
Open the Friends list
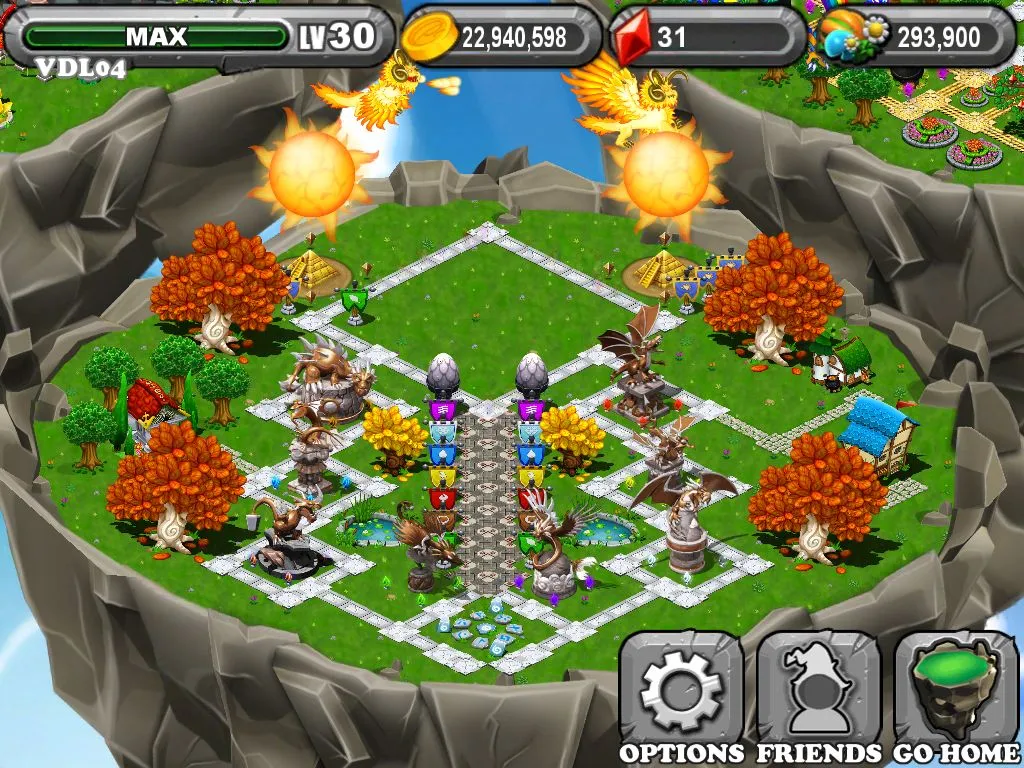pyautogui.click(x=818, y=690)
